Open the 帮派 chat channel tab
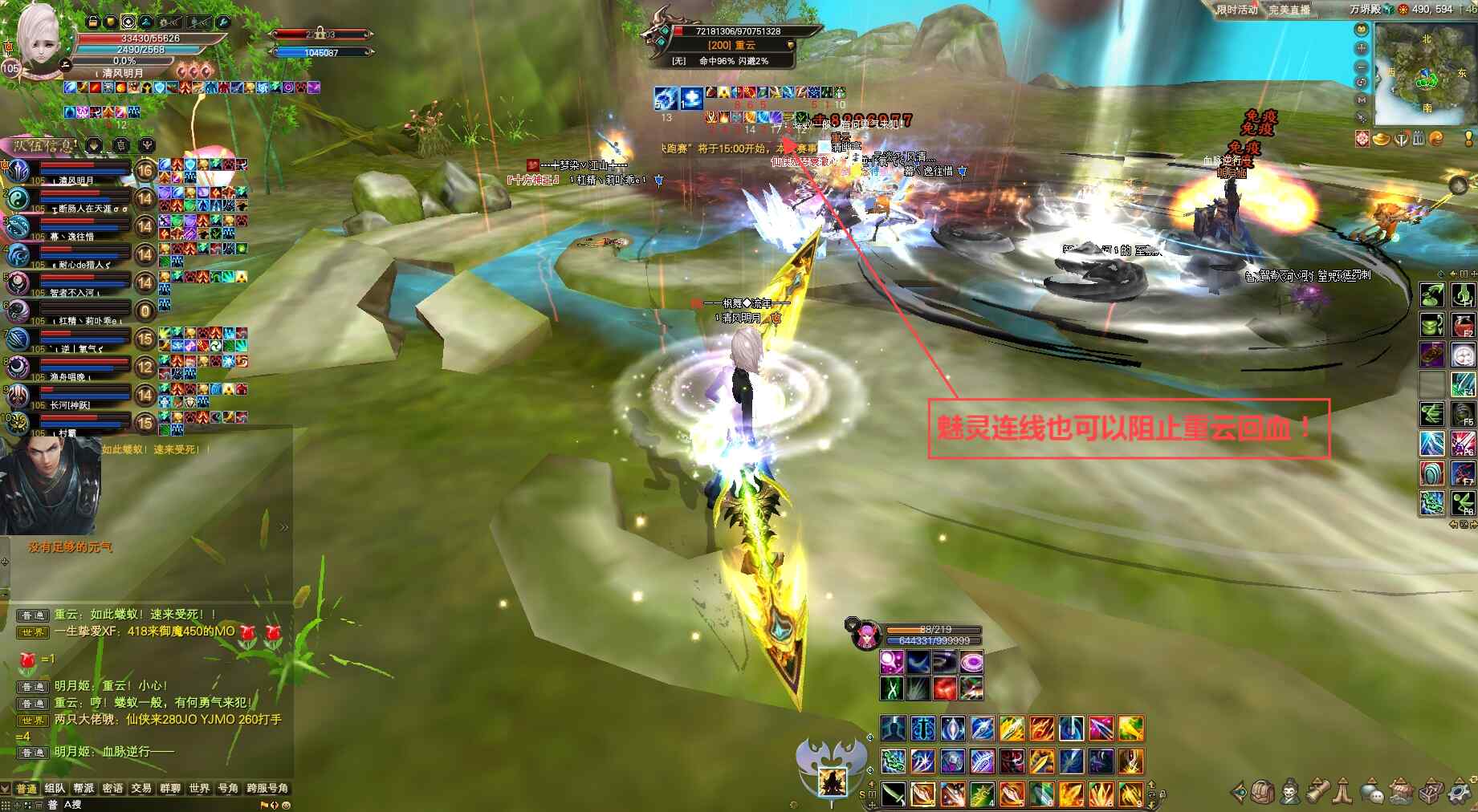 [x=83, y=788]
